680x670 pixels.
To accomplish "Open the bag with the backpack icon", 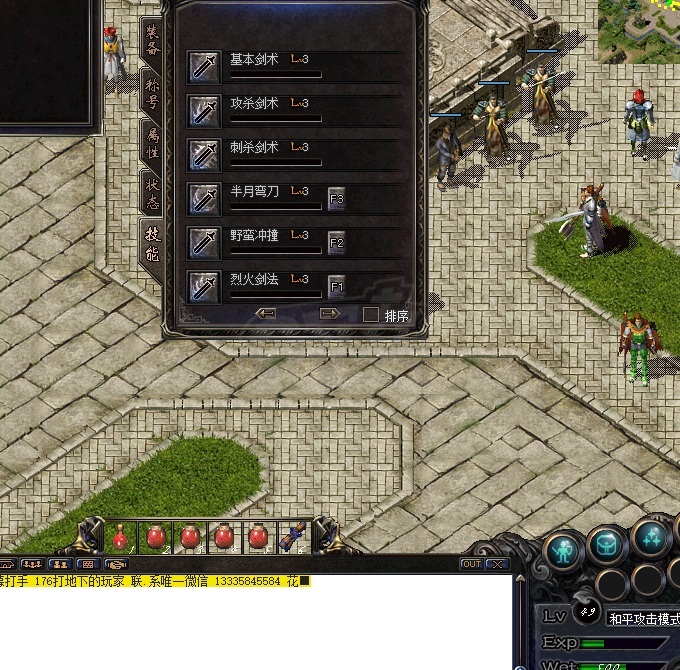I will pos(607,545).
